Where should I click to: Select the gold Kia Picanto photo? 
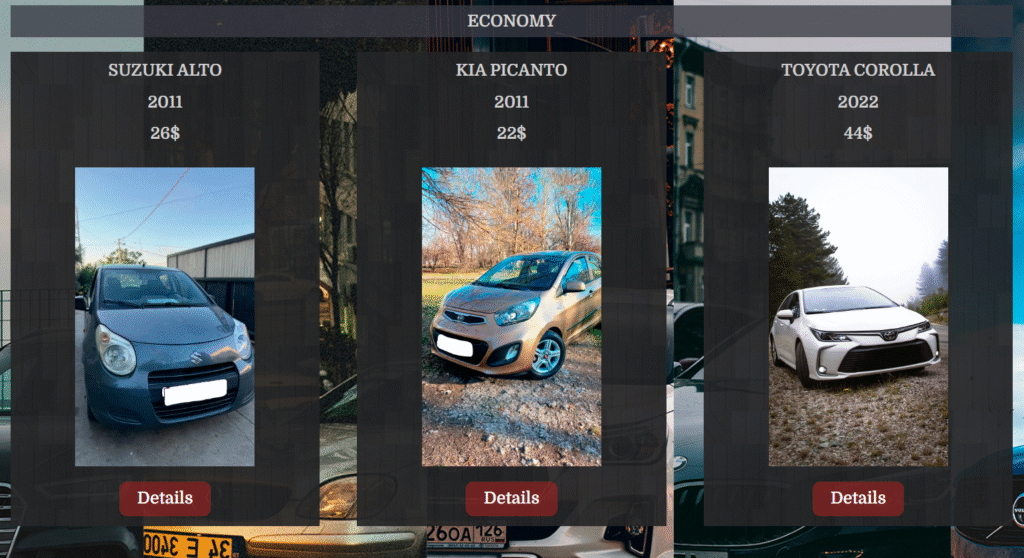511,316
